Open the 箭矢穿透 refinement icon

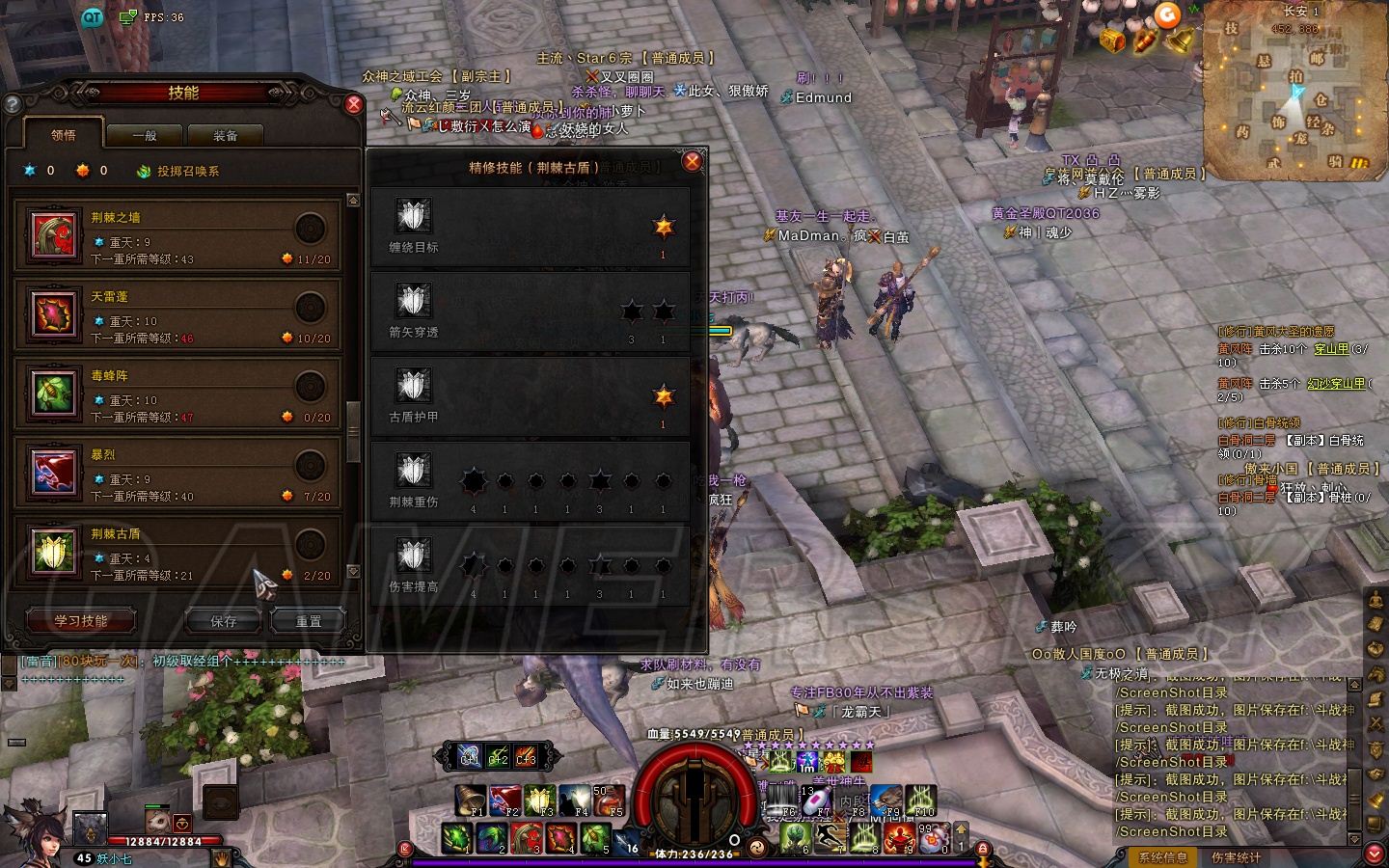[x=414, y=302]
